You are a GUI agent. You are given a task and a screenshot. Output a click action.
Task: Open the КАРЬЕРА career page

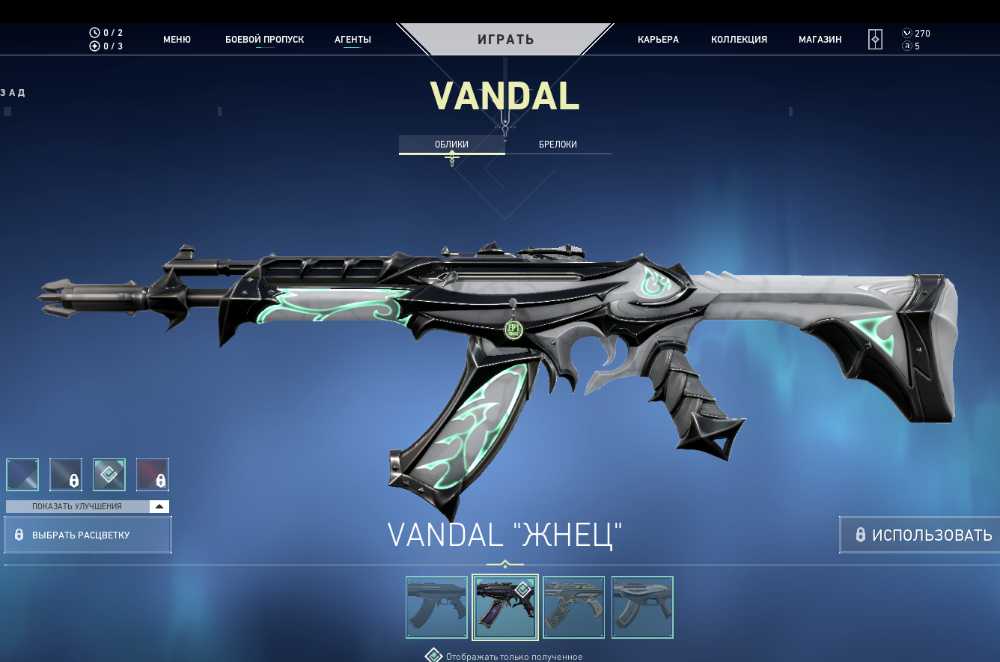[658, 40]
